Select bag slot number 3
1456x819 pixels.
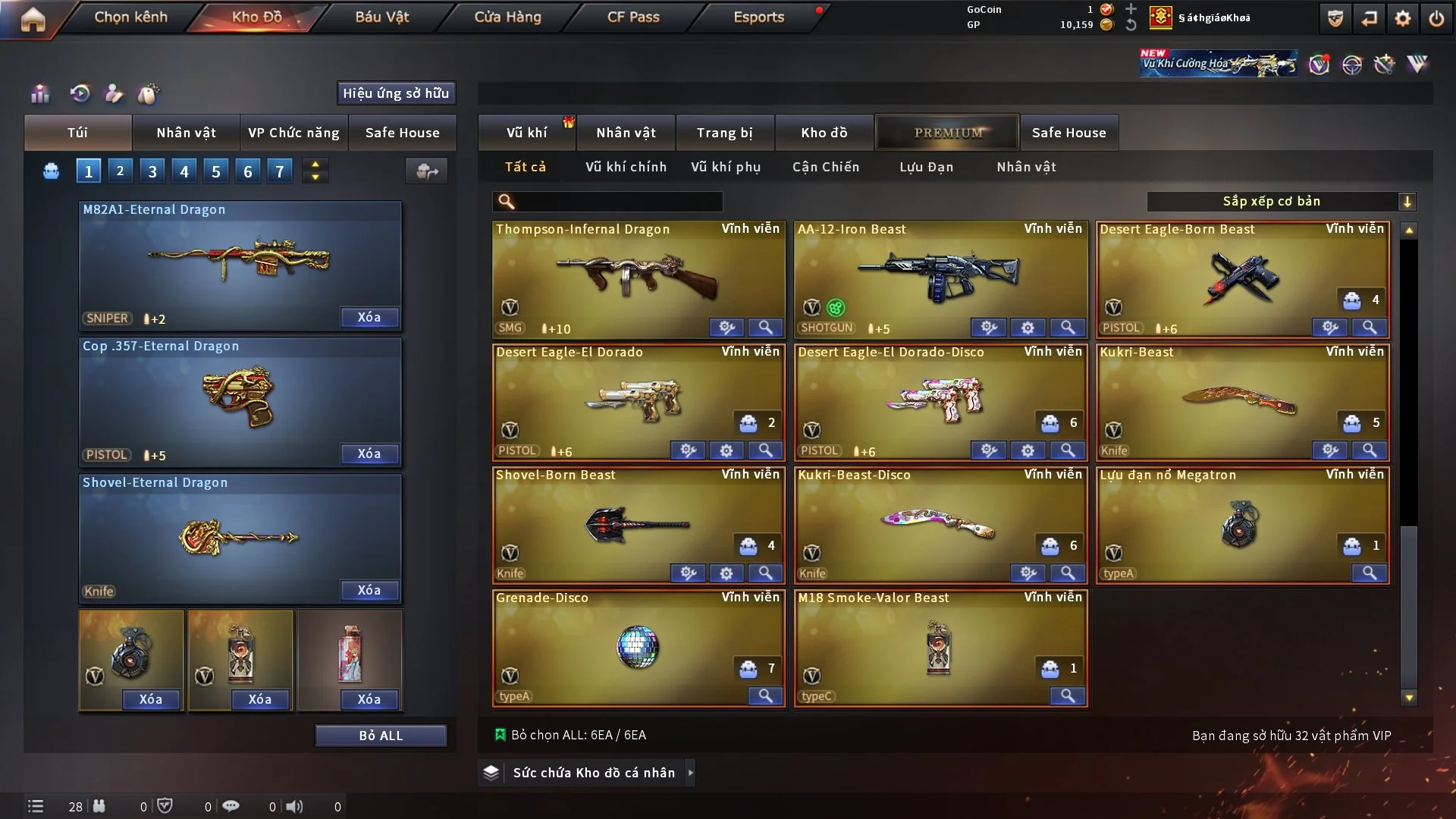[152, 171]
